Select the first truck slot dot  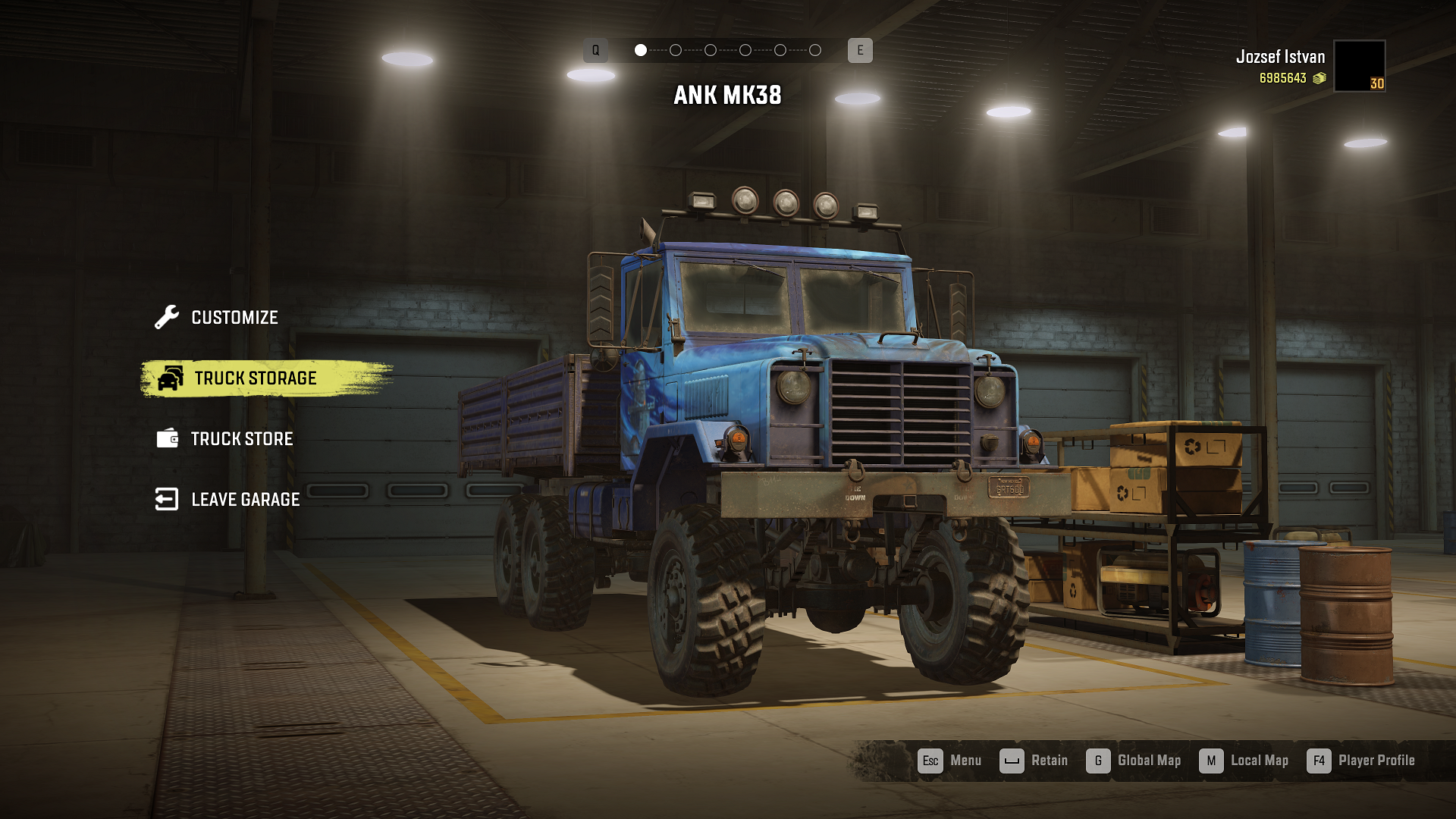[x=641, y=50]
